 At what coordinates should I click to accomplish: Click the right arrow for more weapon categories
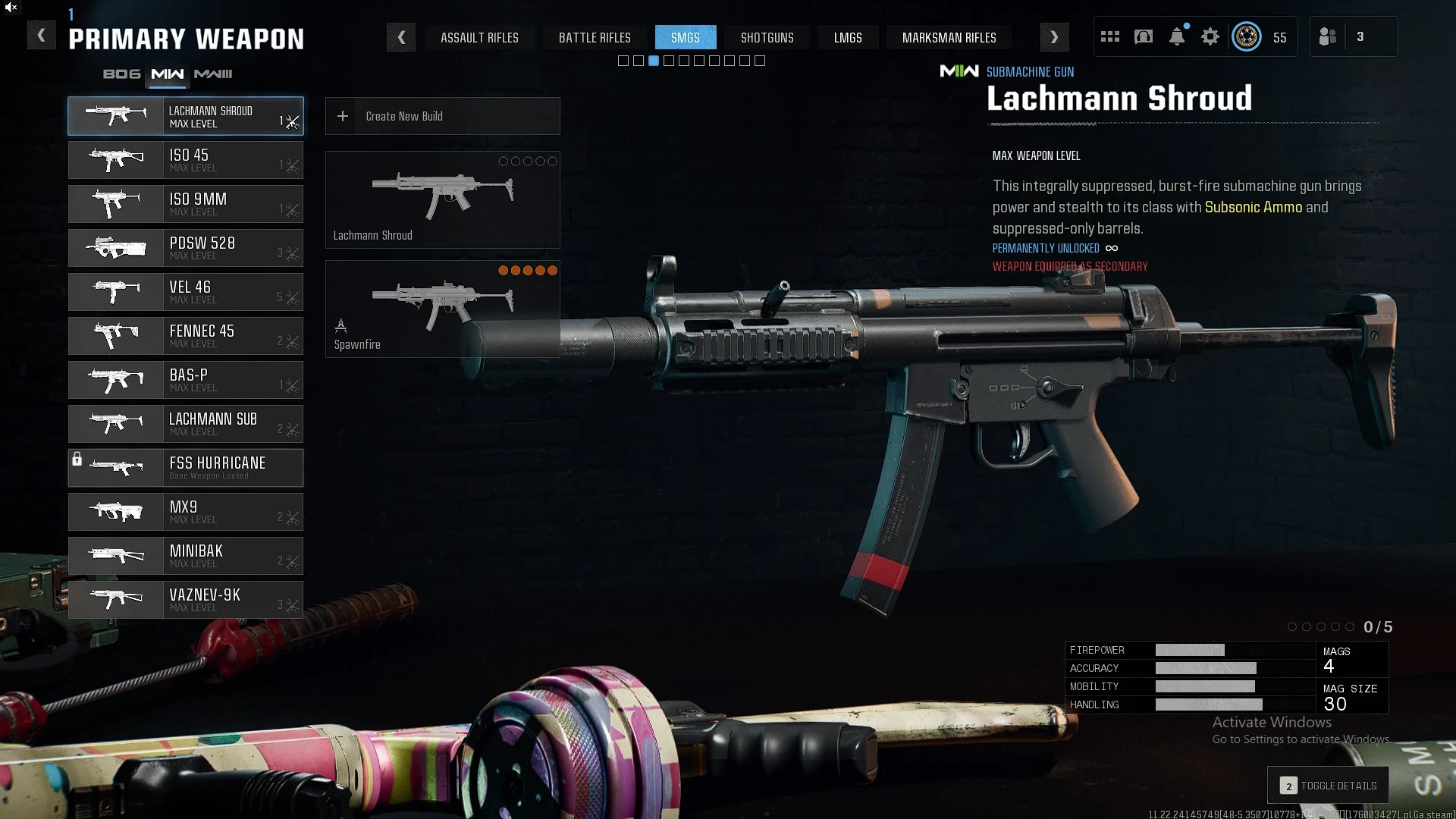tap(1054, 37)
